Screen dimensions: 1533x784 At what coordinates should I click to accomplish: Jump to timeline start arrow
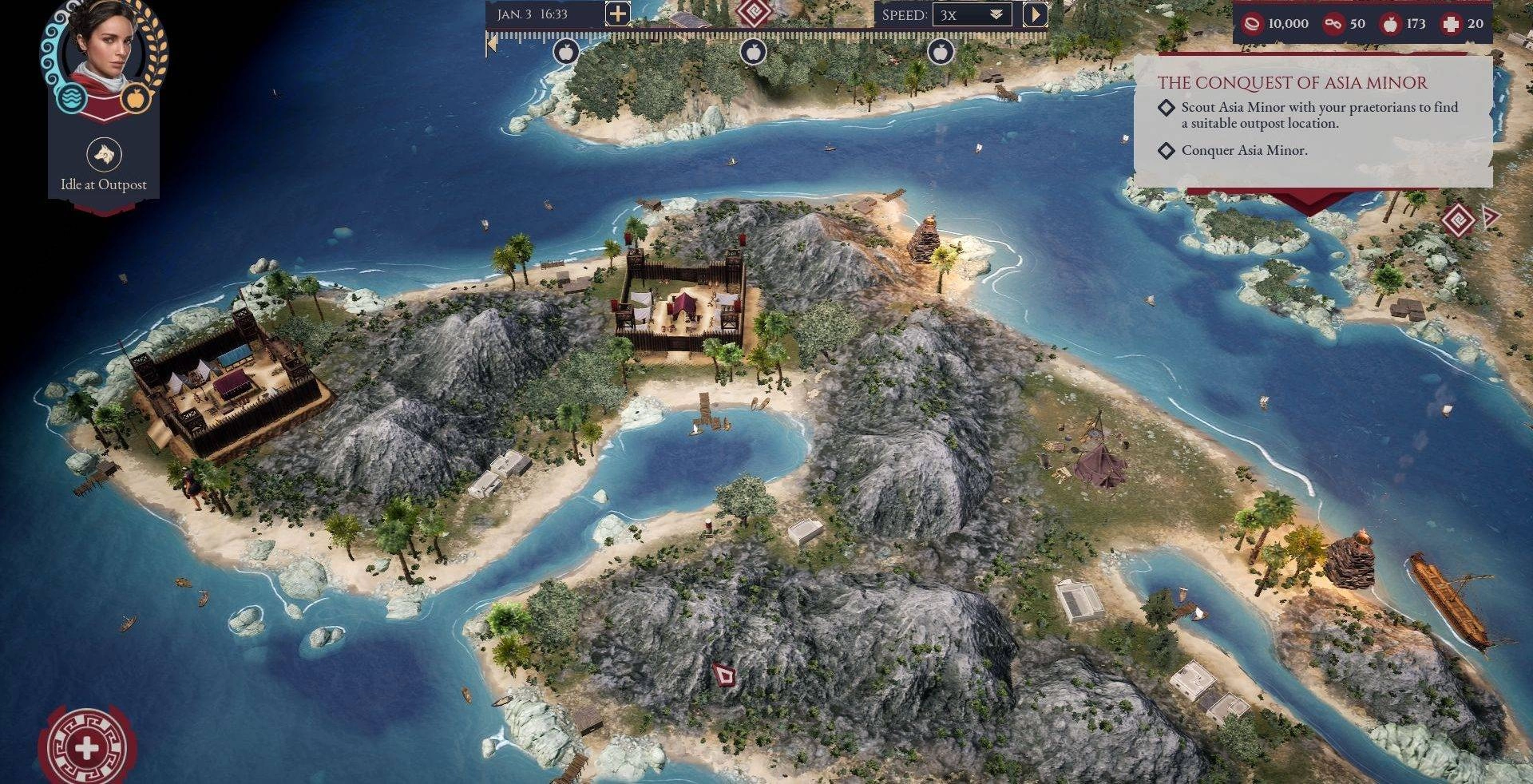click(x=492, y=46)
